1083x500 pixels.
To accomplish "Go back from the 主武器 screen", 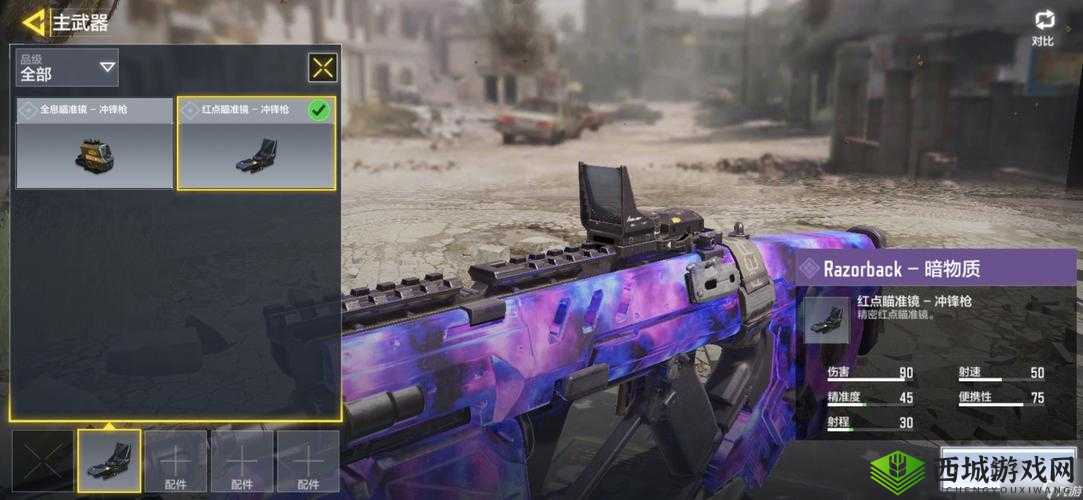I will (x=35, y=22).
